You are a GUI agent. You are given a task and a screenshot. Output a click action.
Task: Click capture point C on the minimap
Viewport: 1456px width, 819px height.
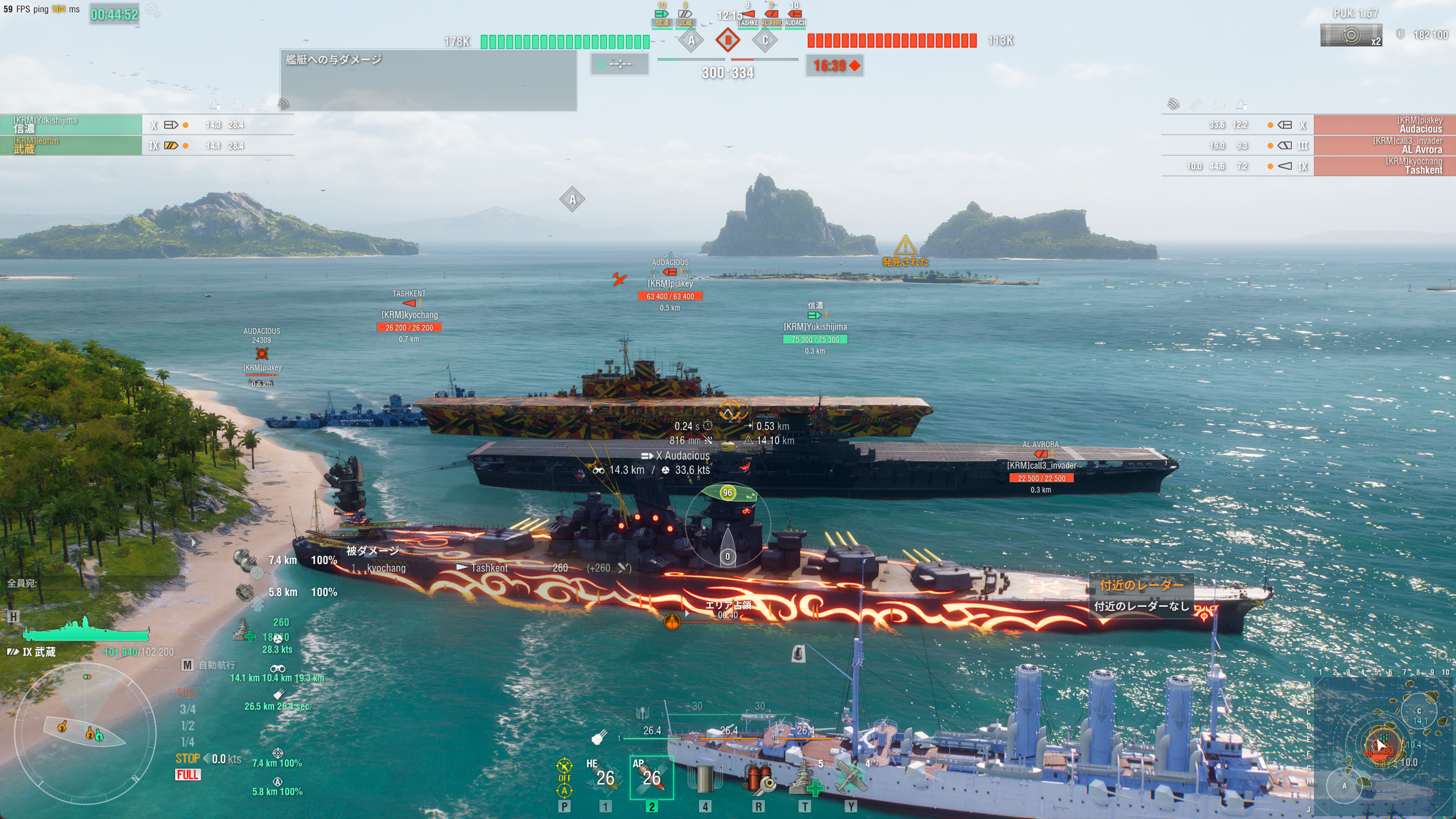click(x=1419, y=711)
